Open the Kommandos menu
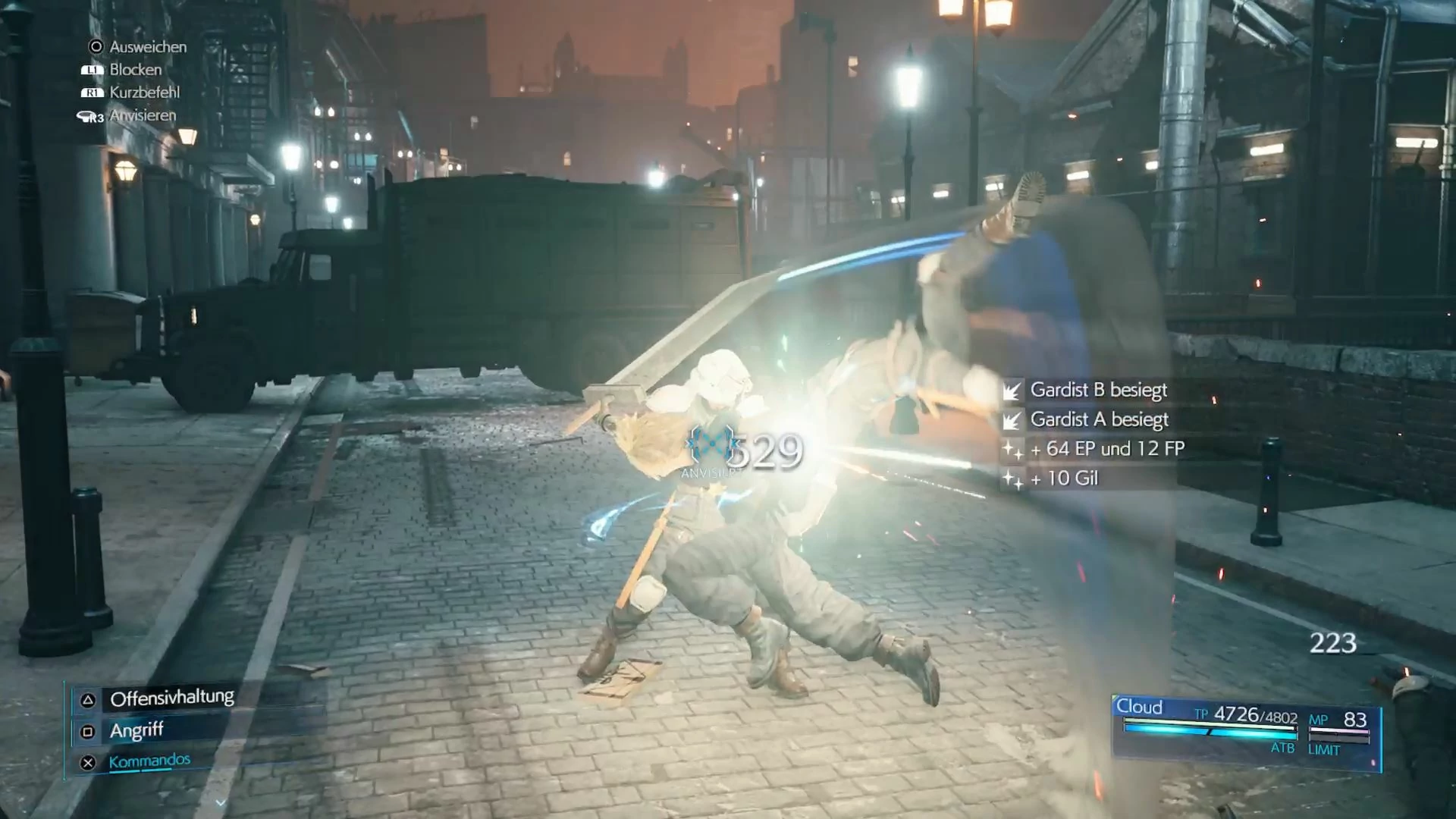The width and height of the screenshot is (1456, 819). [x=149, y=761]
